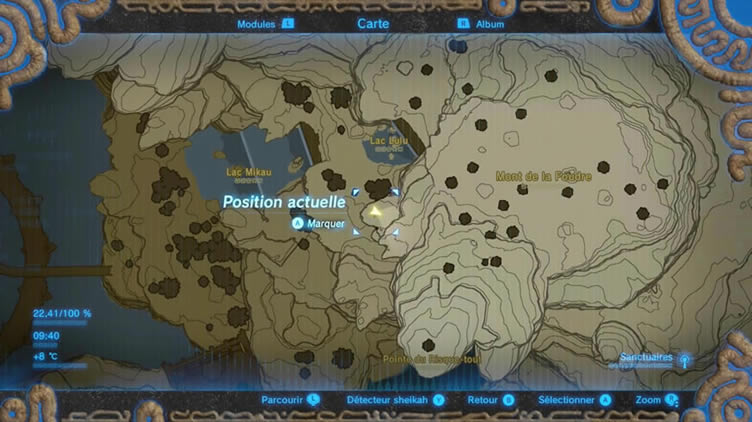
Task: Open the Album tab
Action: click(490, 23)
